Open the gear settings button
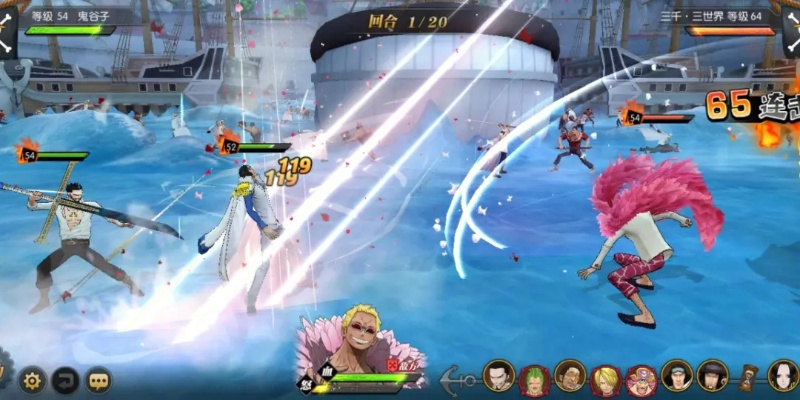Image resolution: width=800 pixels, height=400 pixels. tap(33, 380)
